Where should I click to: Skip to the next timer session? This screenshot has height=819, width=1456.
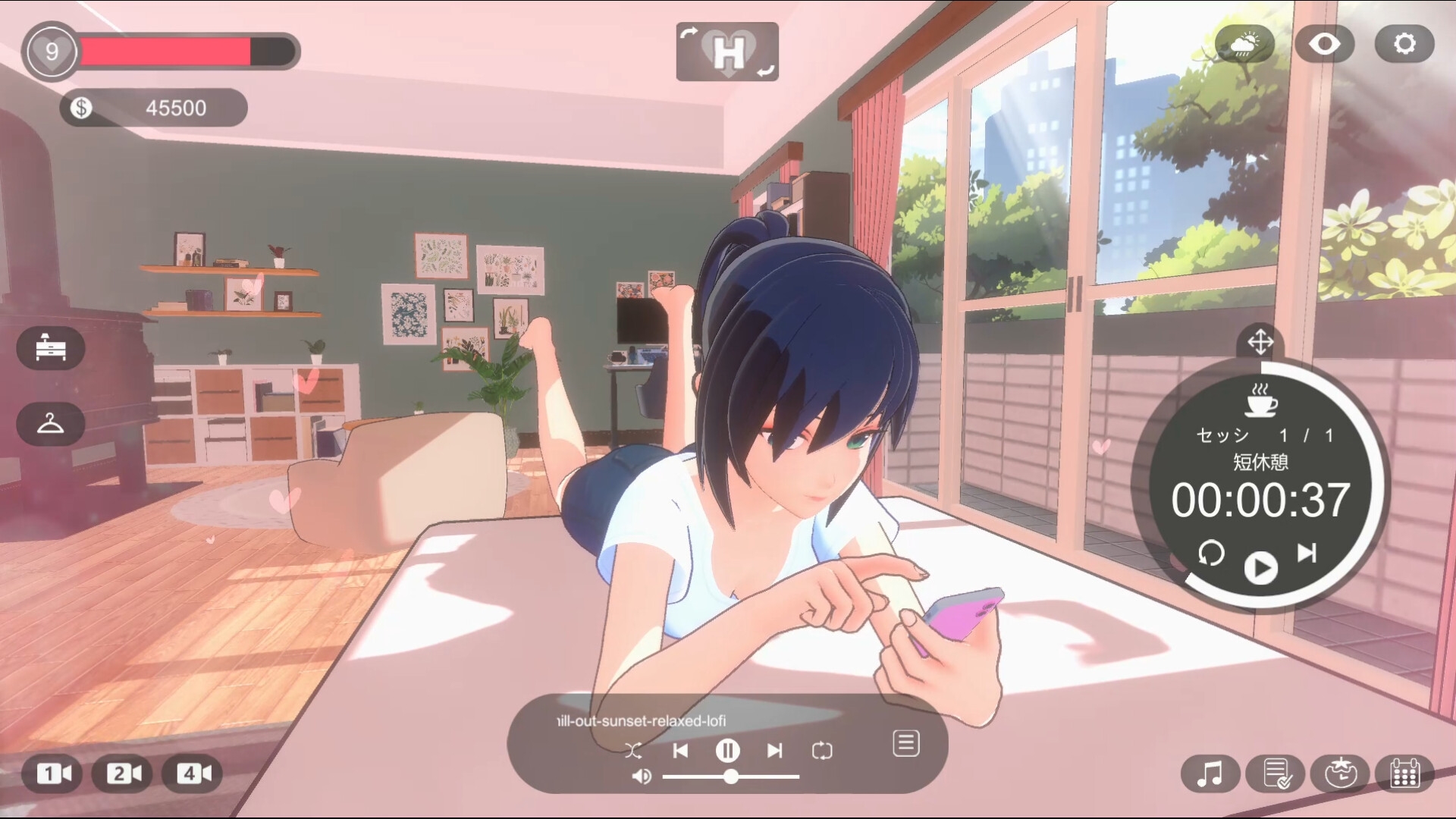(1307, 553)
